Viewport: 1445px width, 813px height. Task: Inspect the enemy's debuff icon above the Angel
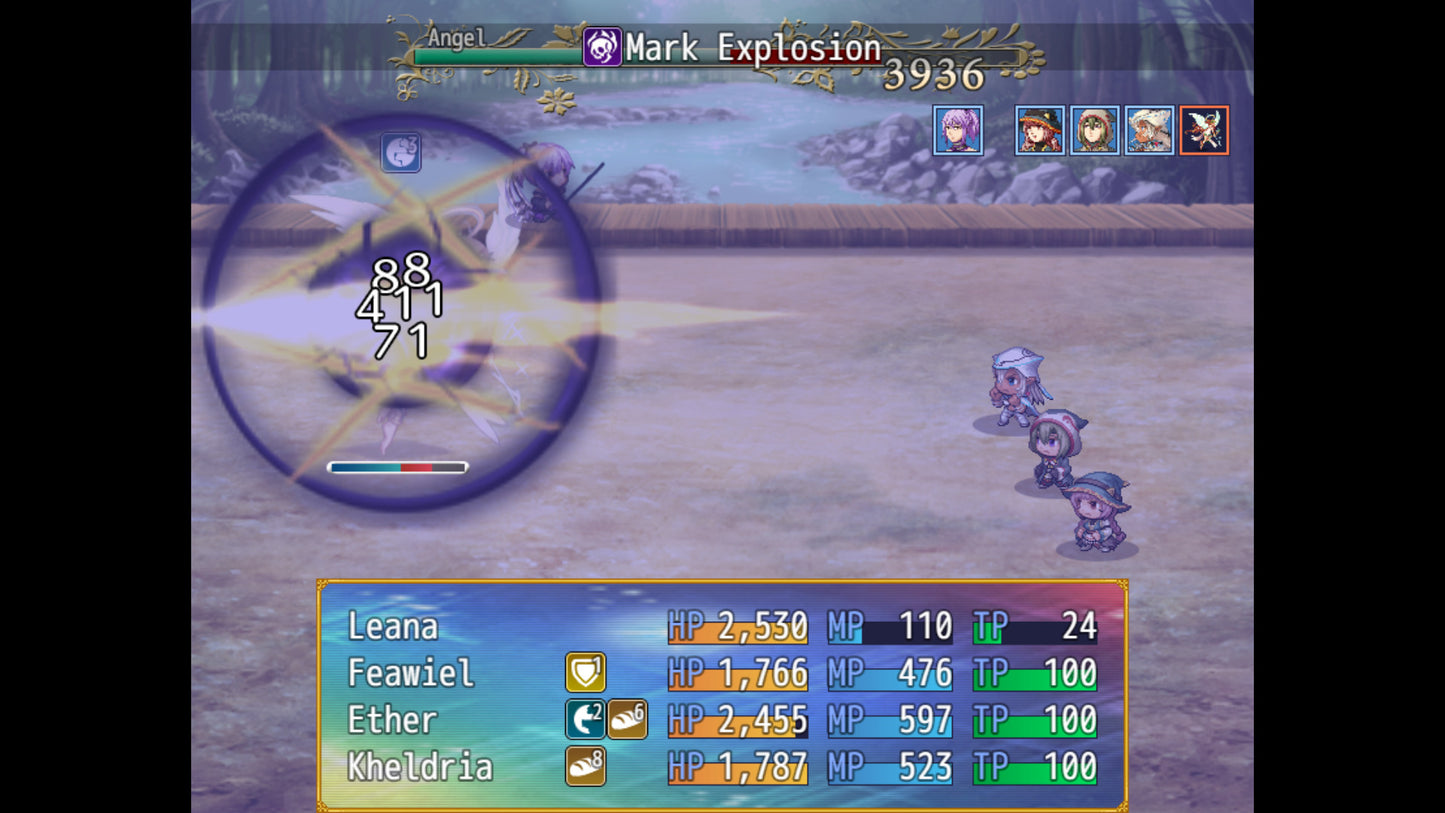(x=401, y=153)
